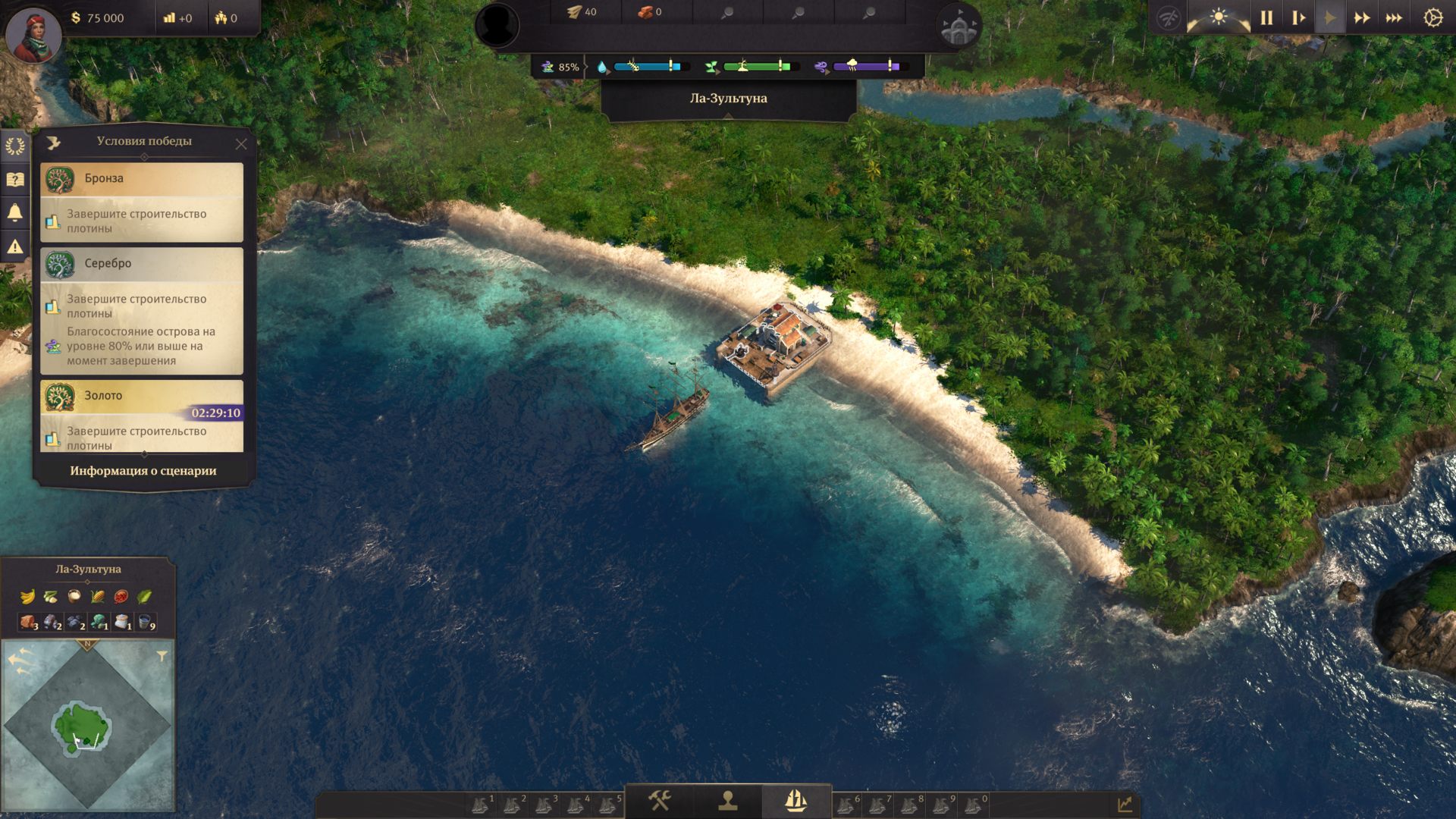
Task: Open the scenario information button
Action: 143,471
